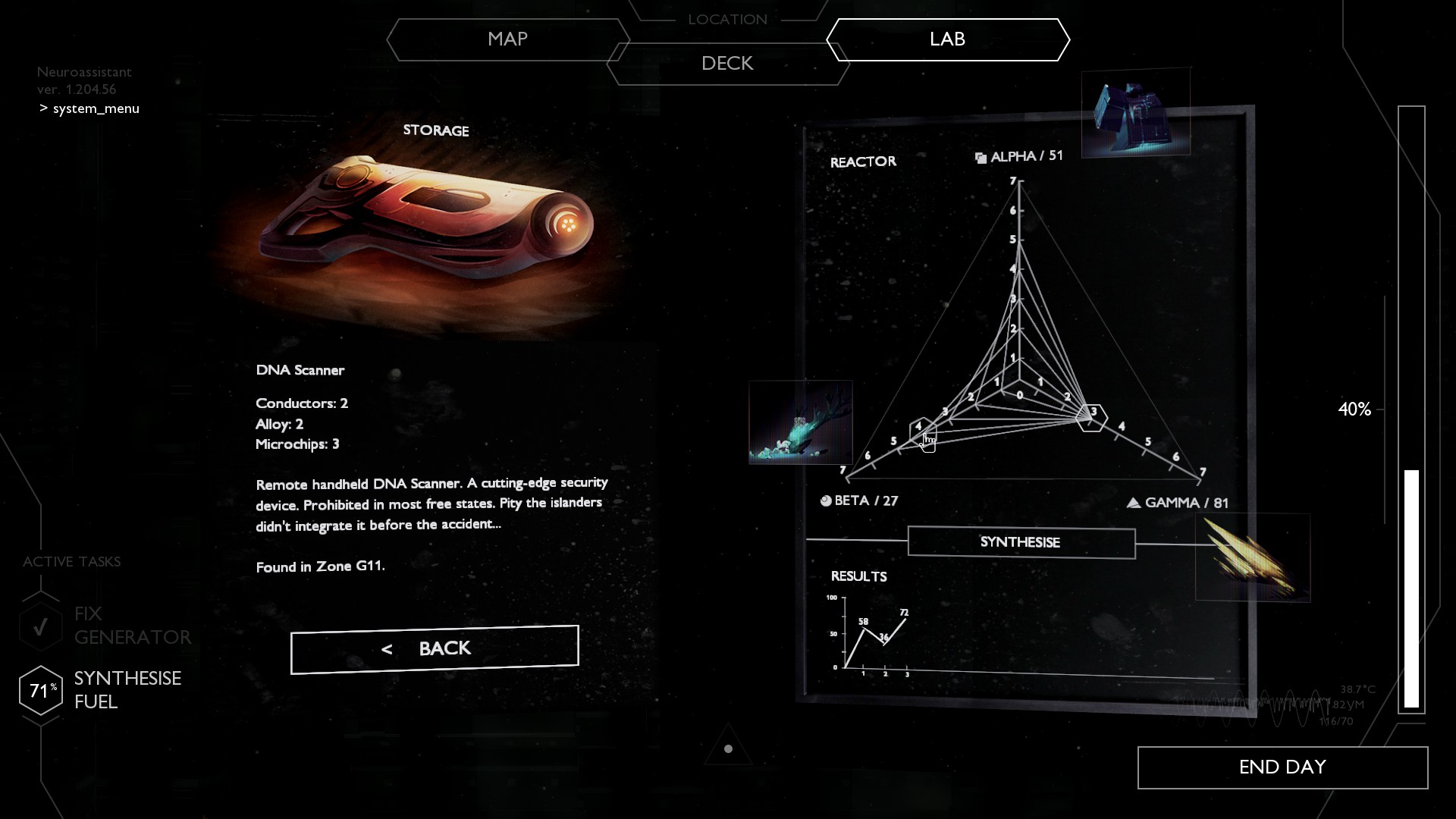End the current day
Viewport: 1456px width, 819px height.
1282,767
